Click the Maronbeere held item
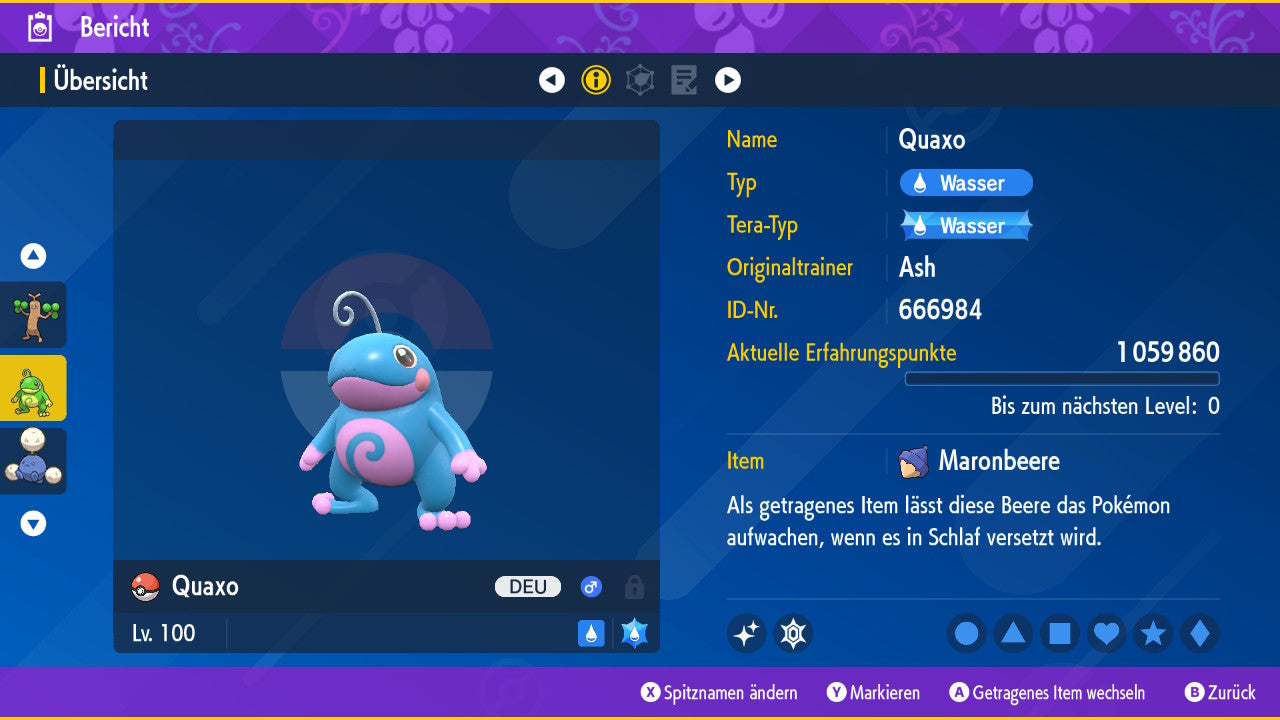This screenshot has width=1280, height=720. (x=980, y=461)
